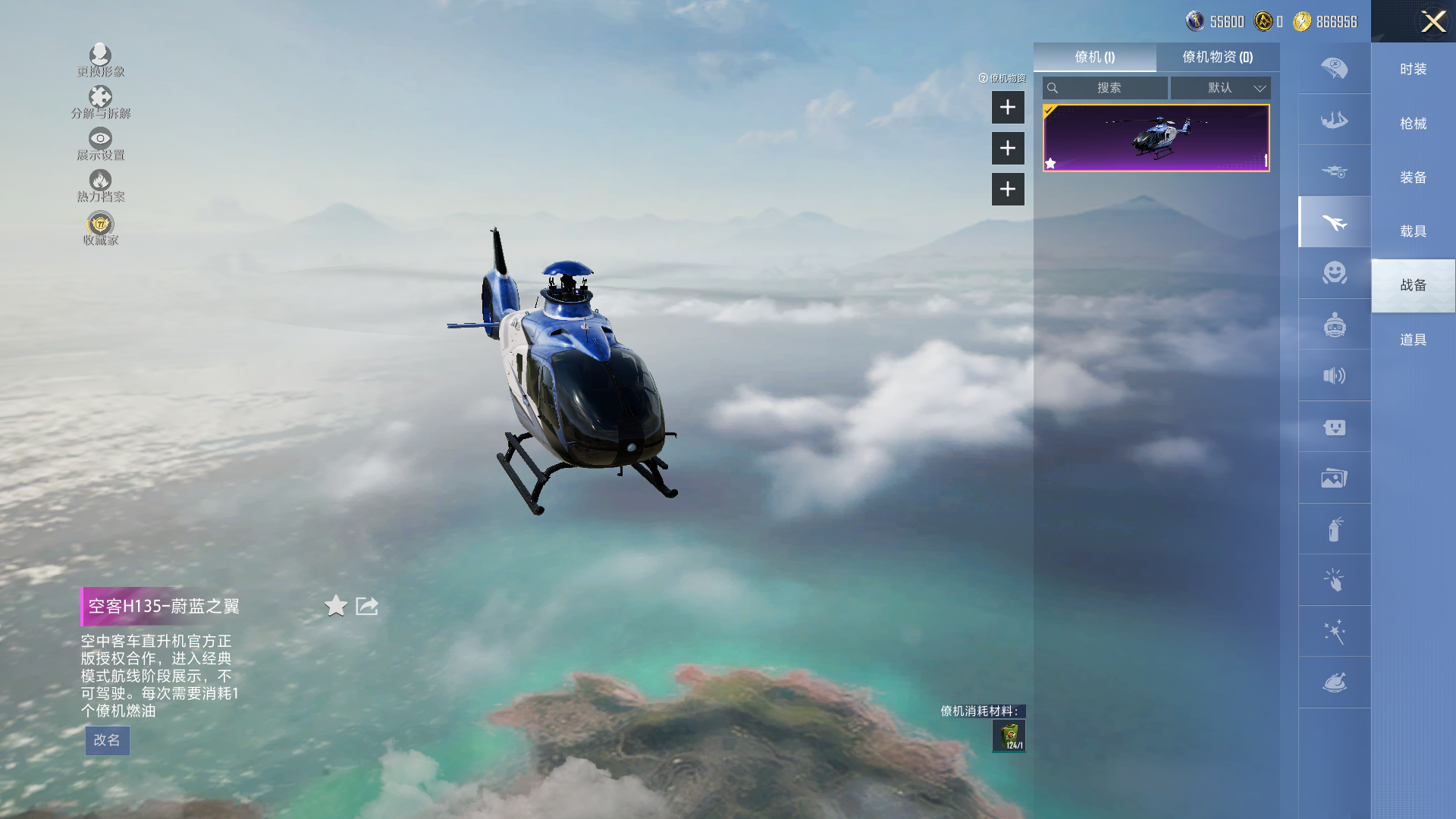This screenshot has width=1456, height=819.
Task: Switch to the 僚机物资 (0) tab
Action: pos(1217,57)
